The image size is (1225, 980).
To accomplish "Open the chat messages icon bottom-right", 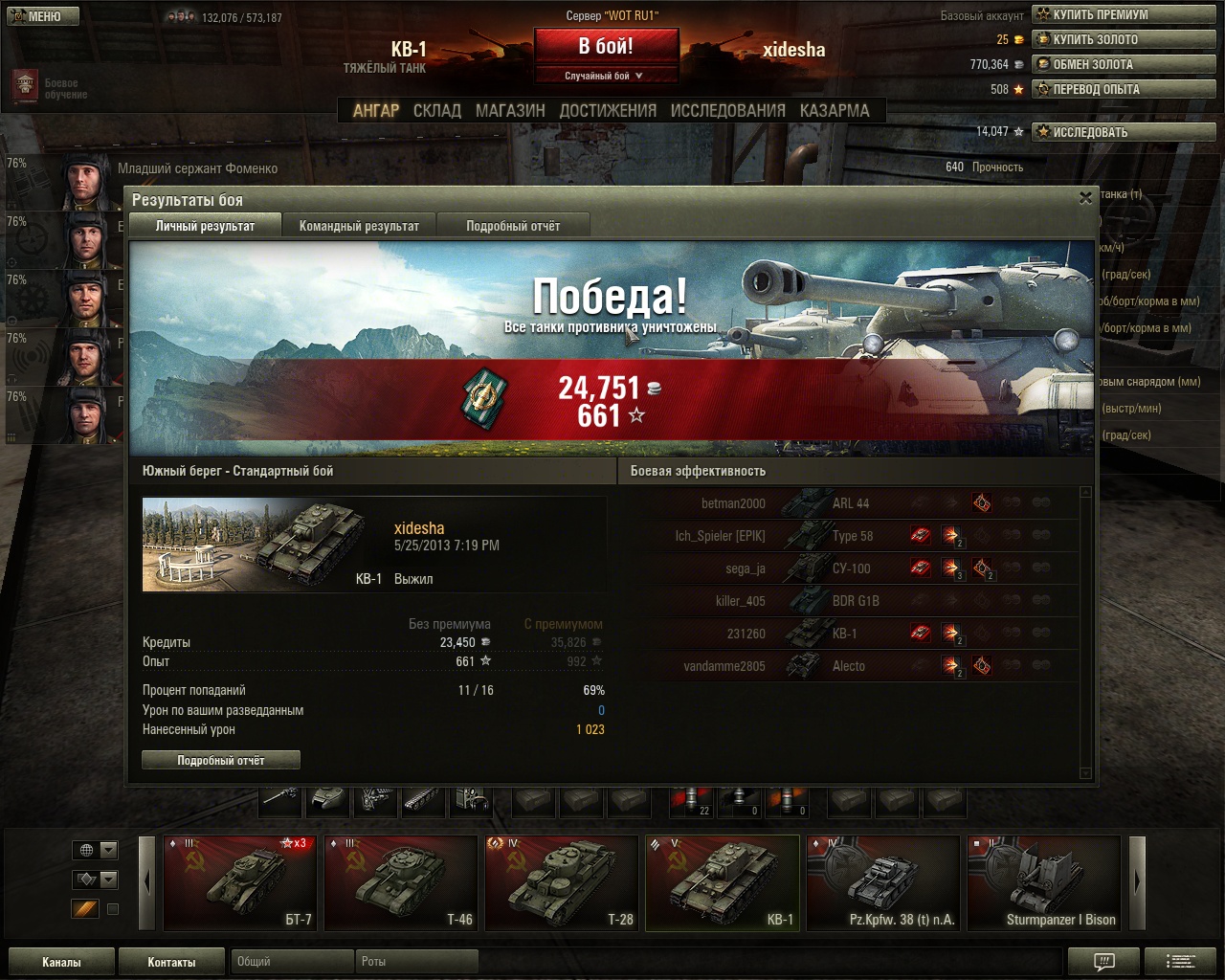I will (1105, 961).
